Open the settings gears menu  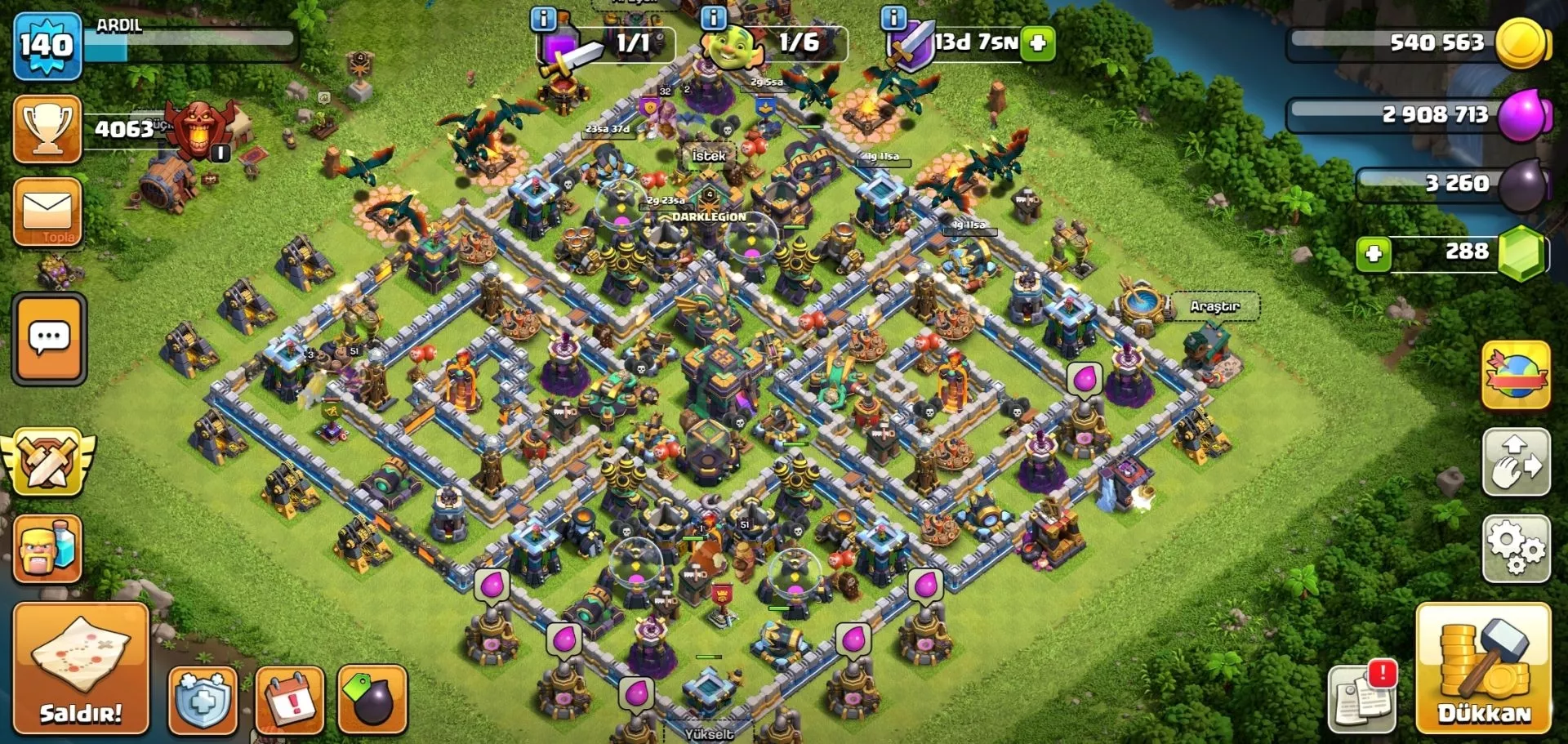[x=1516, y=548]
